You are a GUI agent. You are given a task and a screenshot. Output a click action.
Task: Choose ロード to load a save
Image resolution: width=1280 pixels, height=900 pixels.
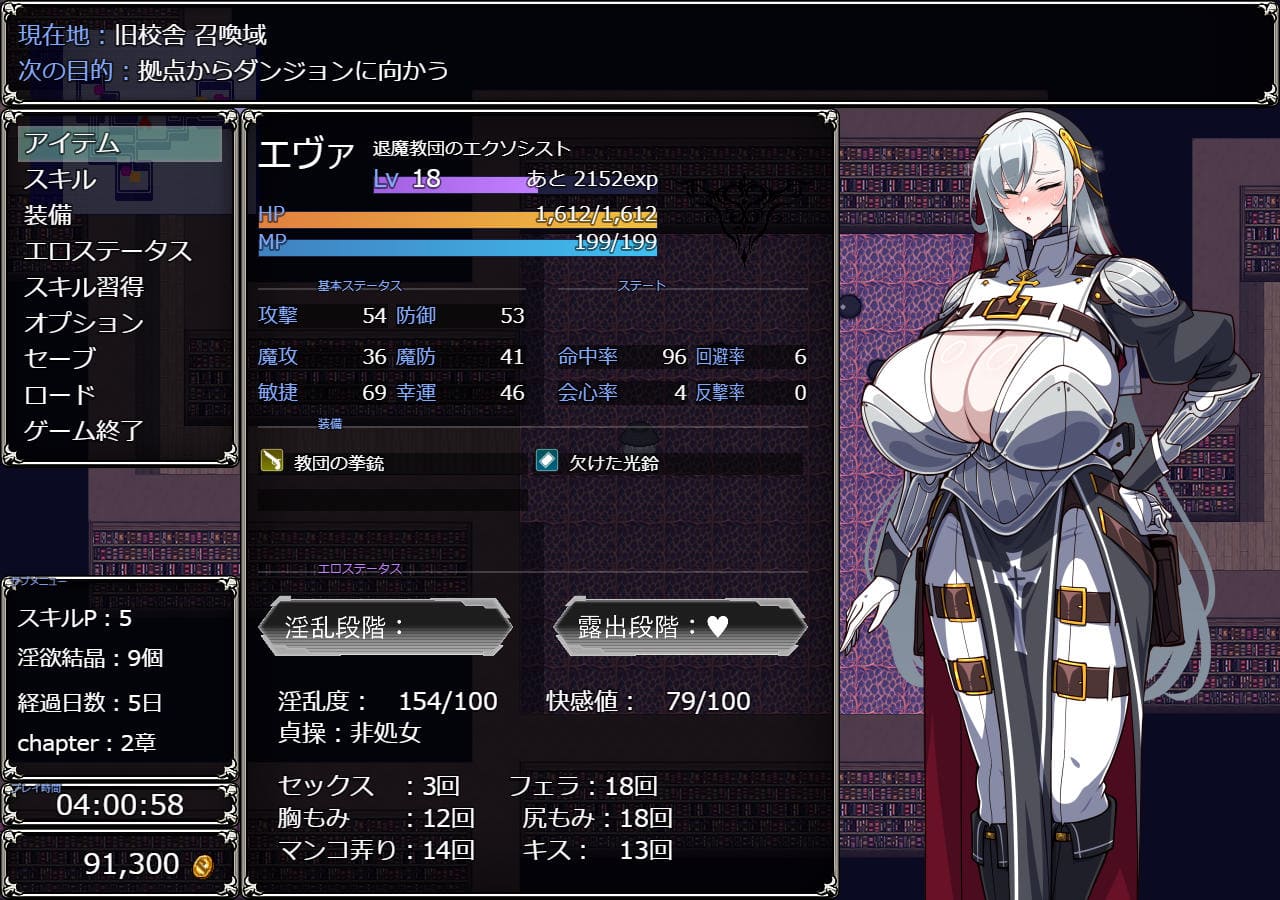point(60,395)
